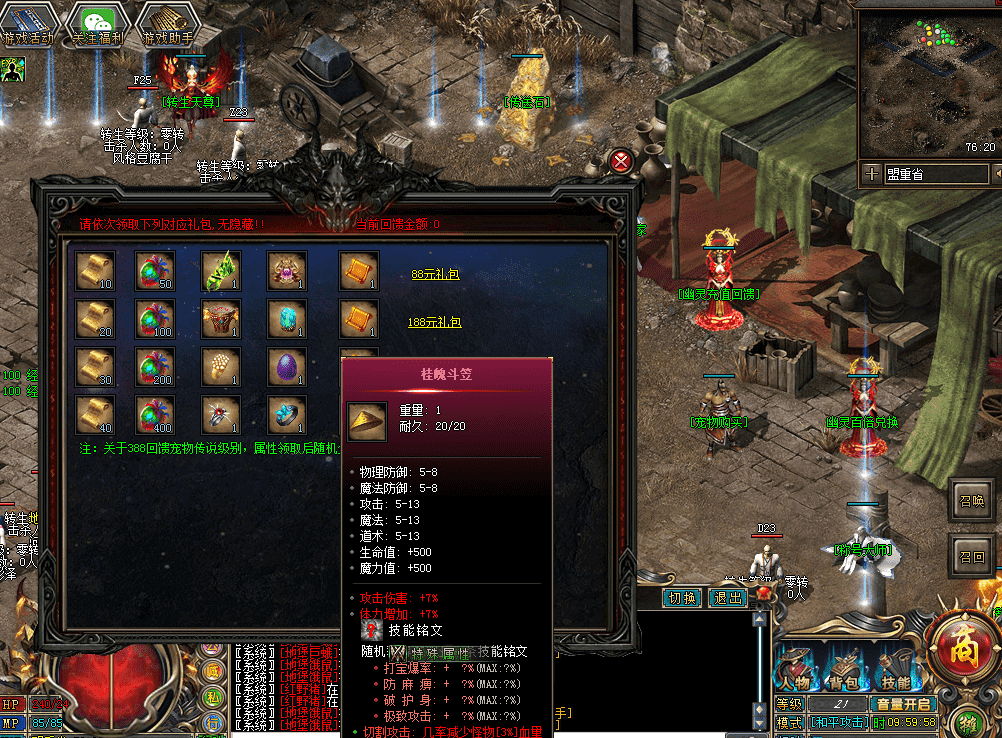Click the 召回 recall button

coord(971,556)
